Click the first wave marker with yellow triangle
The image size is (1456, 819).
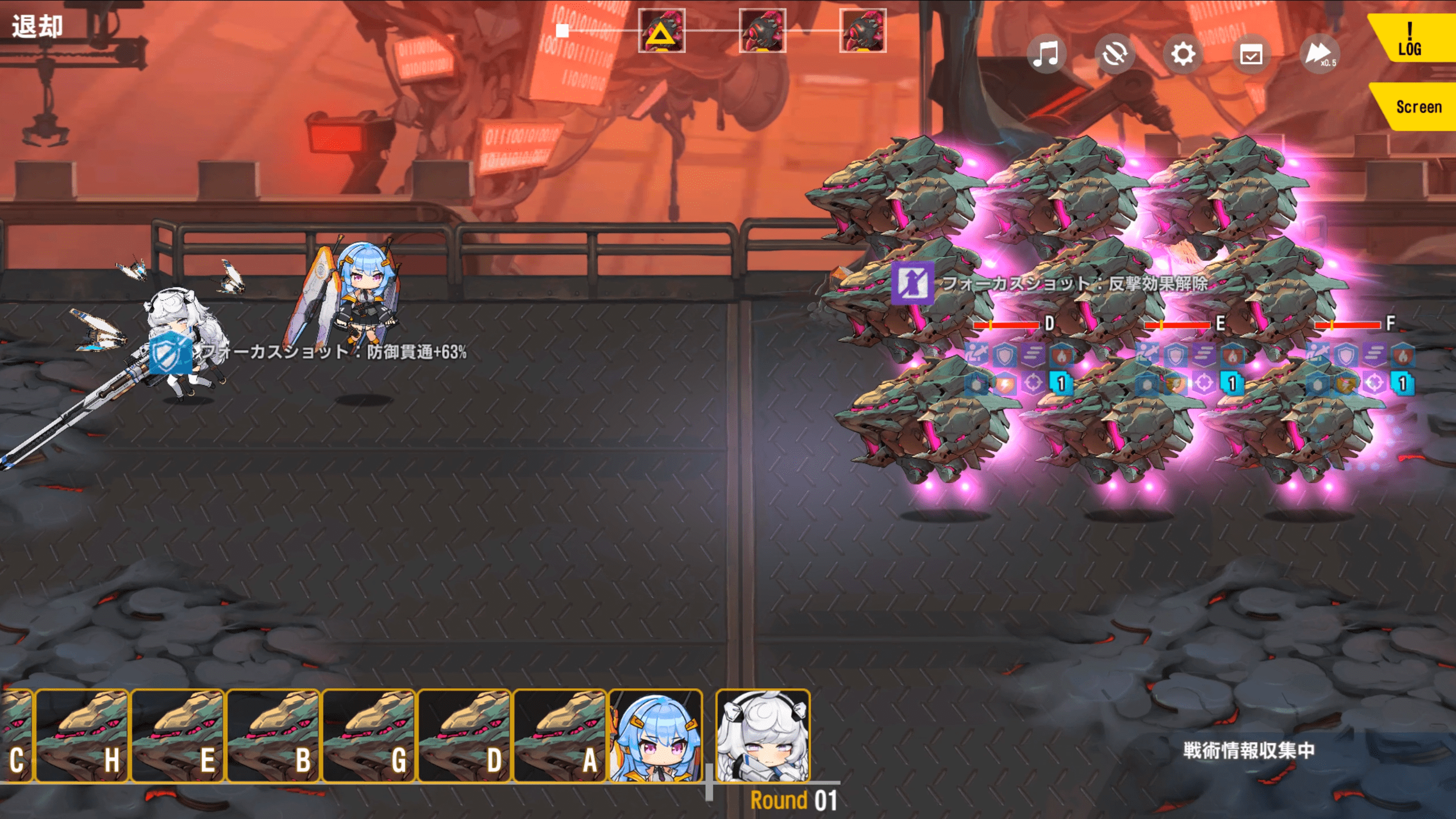pos(661,31)
